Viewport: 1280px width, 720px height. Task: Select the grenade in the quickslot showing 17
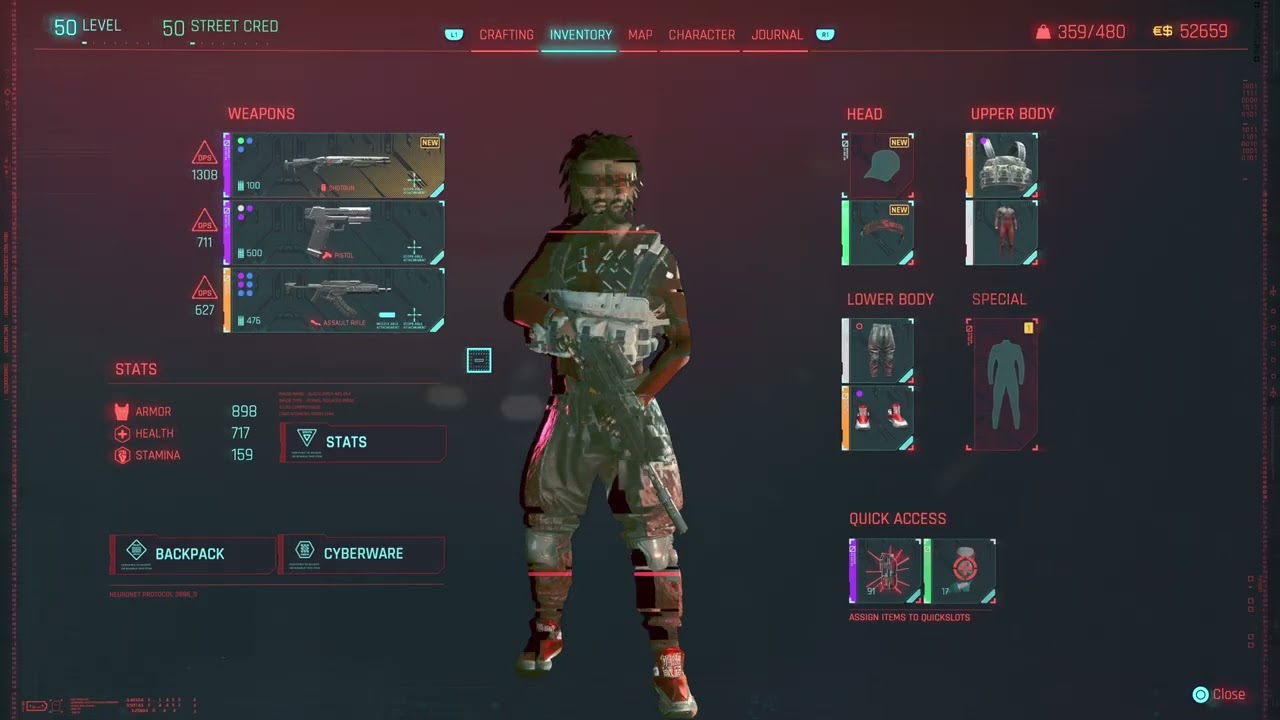click(960, 570)
